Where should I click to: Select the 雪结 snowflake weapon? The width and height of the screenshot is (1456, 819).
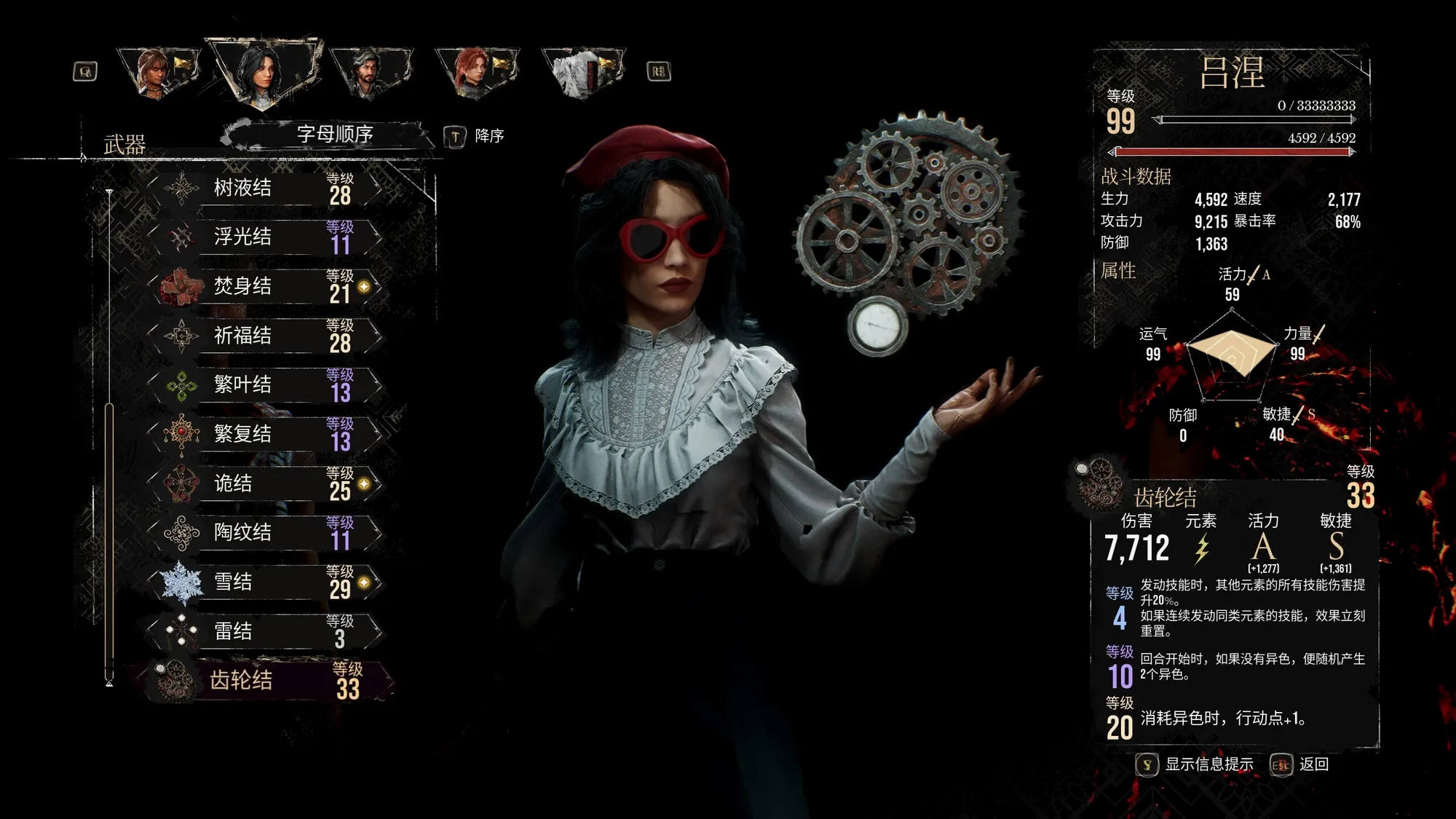(266, 582)
